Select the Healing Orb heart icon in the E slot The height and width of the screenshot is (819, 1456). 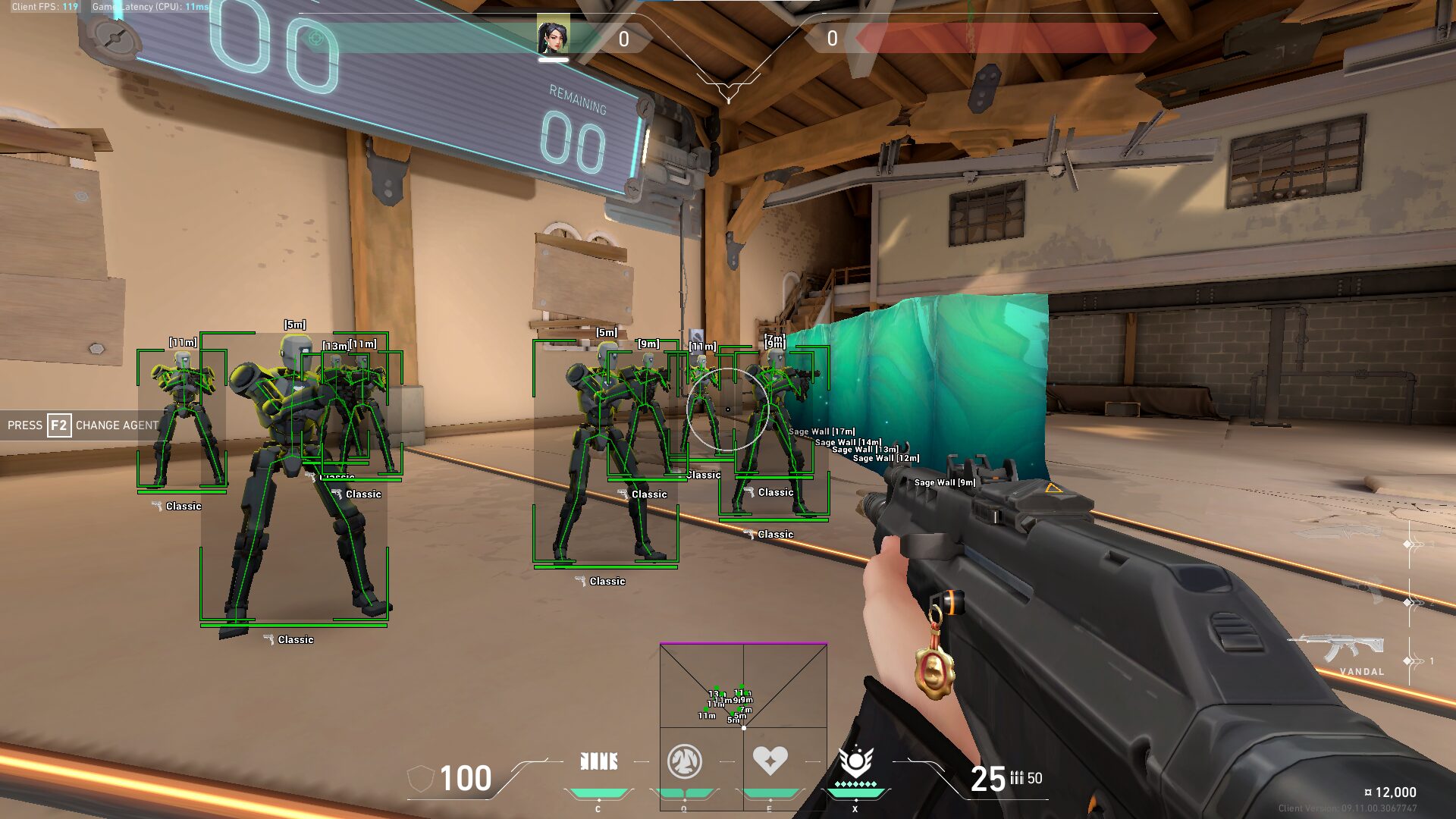[x=771, y=760]
